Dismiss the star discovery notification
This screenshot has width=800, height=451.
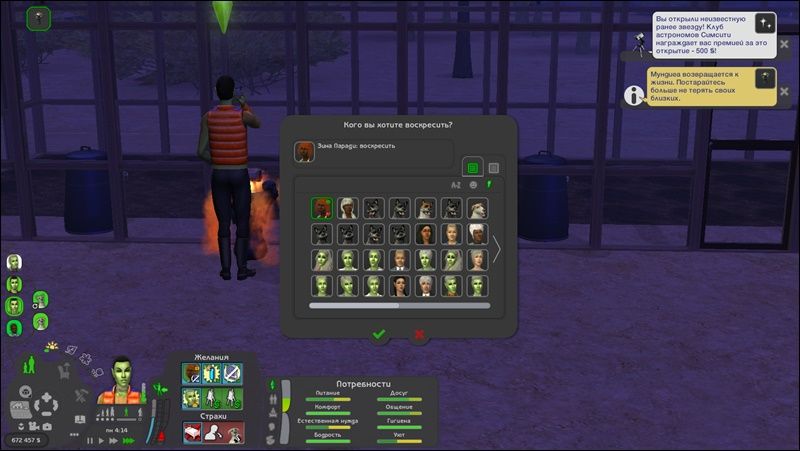(766, 23)
